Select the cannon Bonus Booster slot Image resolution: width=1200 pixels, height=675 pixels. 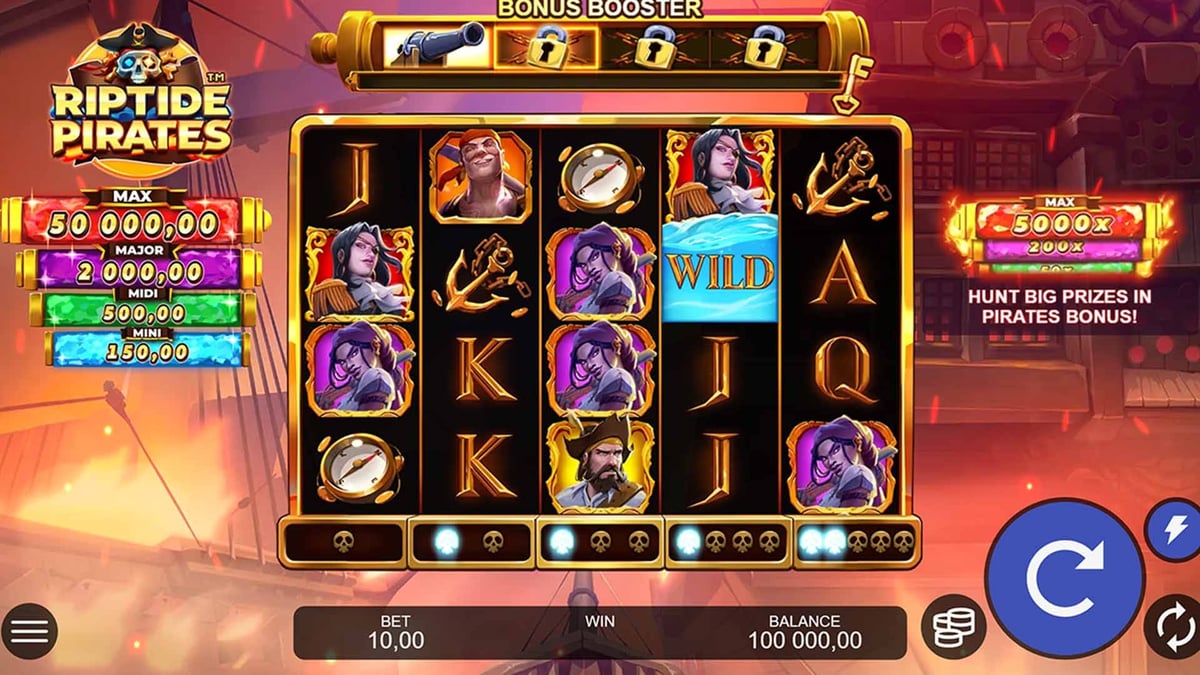point(437,46)
